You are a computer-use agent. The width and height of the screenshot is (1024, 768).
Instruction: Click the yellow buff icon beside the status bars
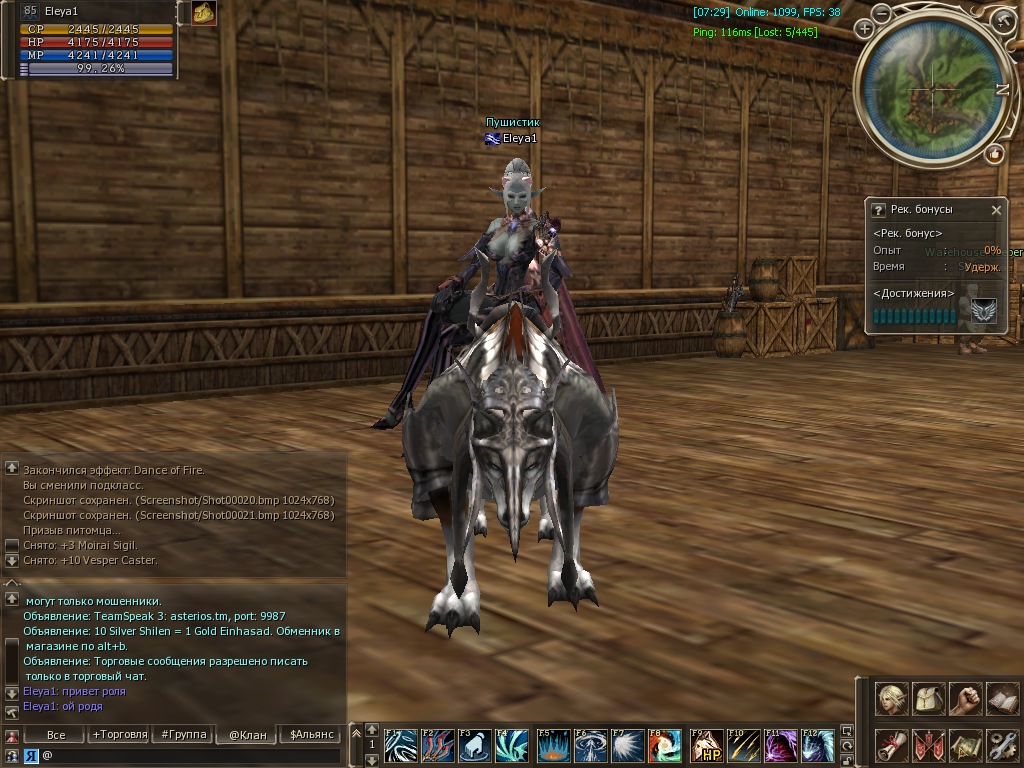[x=204, y=13]
